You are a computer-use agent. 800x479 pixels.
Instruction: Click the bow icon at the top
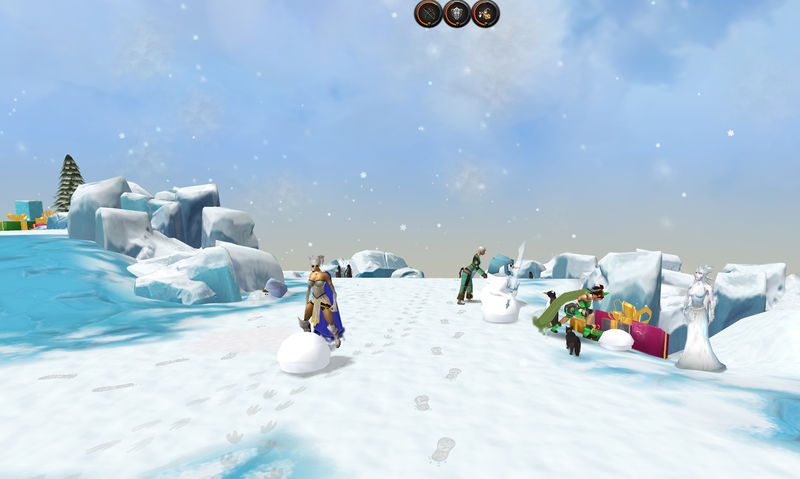(429, 14)
